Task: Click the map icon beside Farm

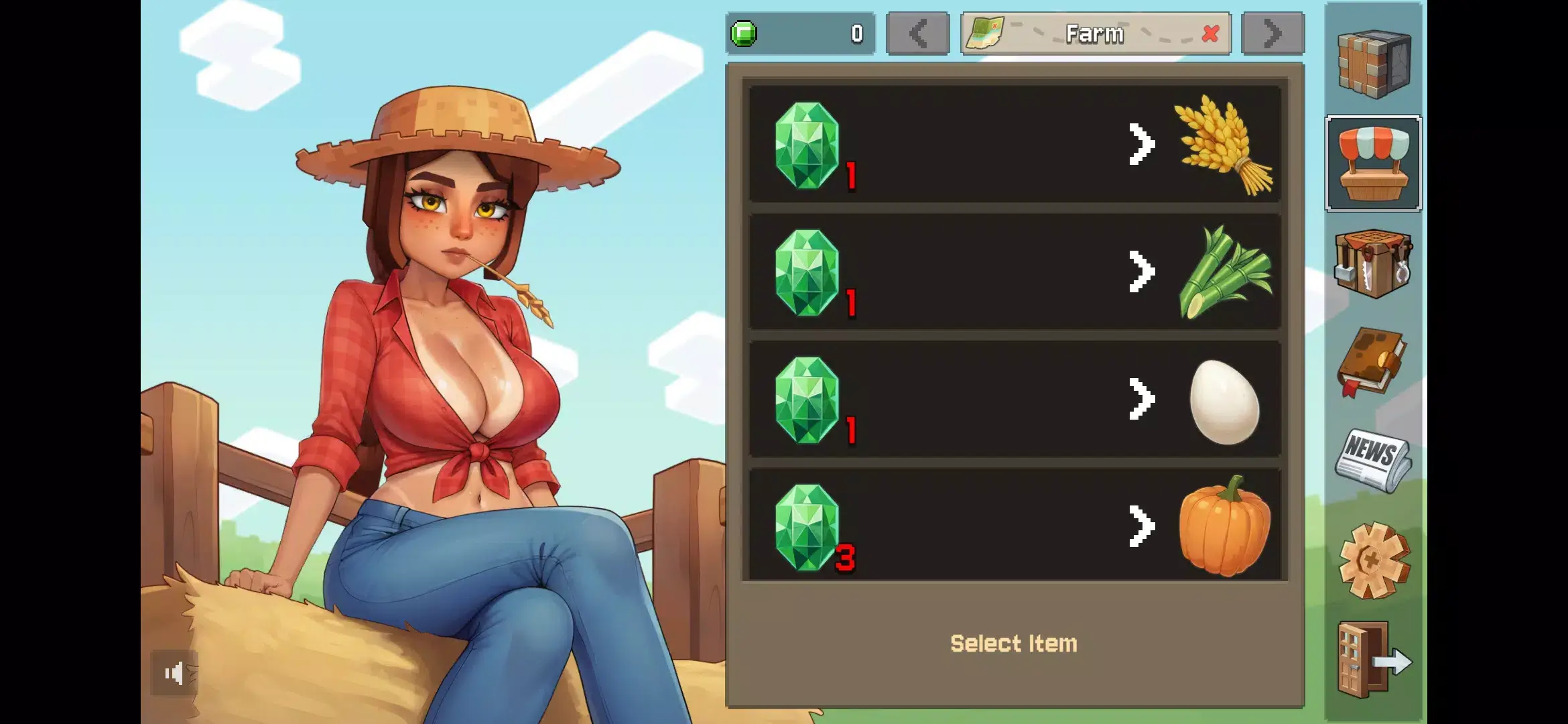Action: [x=985, y=34]
